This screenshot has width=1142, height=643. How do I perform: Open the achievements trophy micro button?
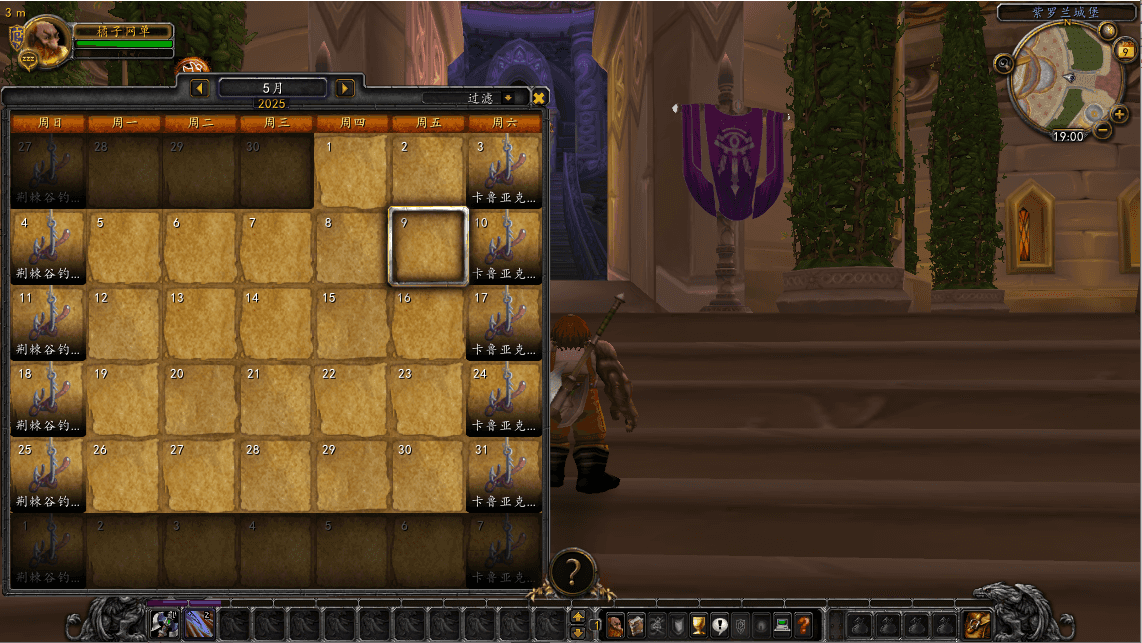pyautogui.click(x=699, y=625)
